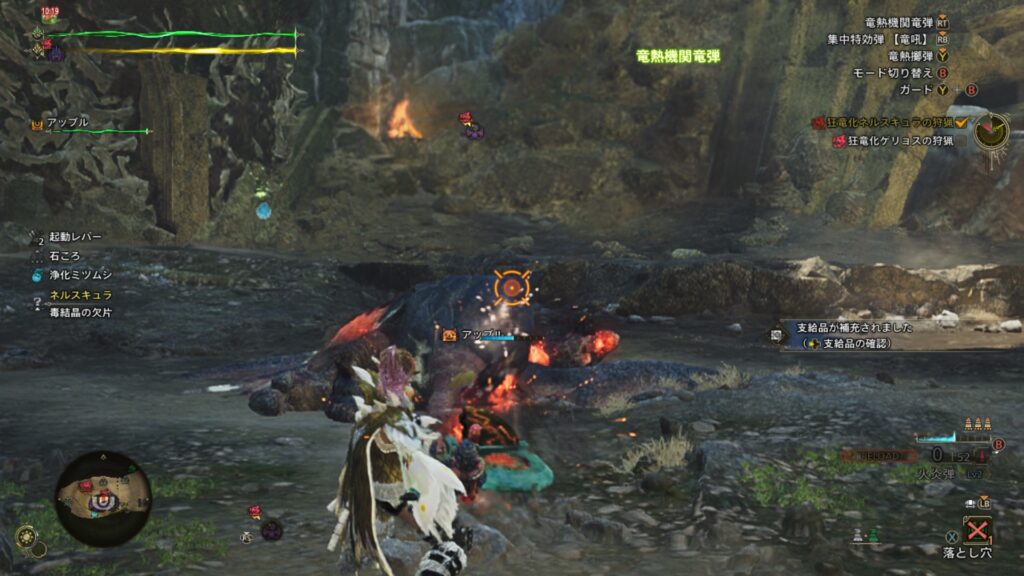The image size is (1024, 576).
Task: Open the circular minimap
Action: point(103,497)
